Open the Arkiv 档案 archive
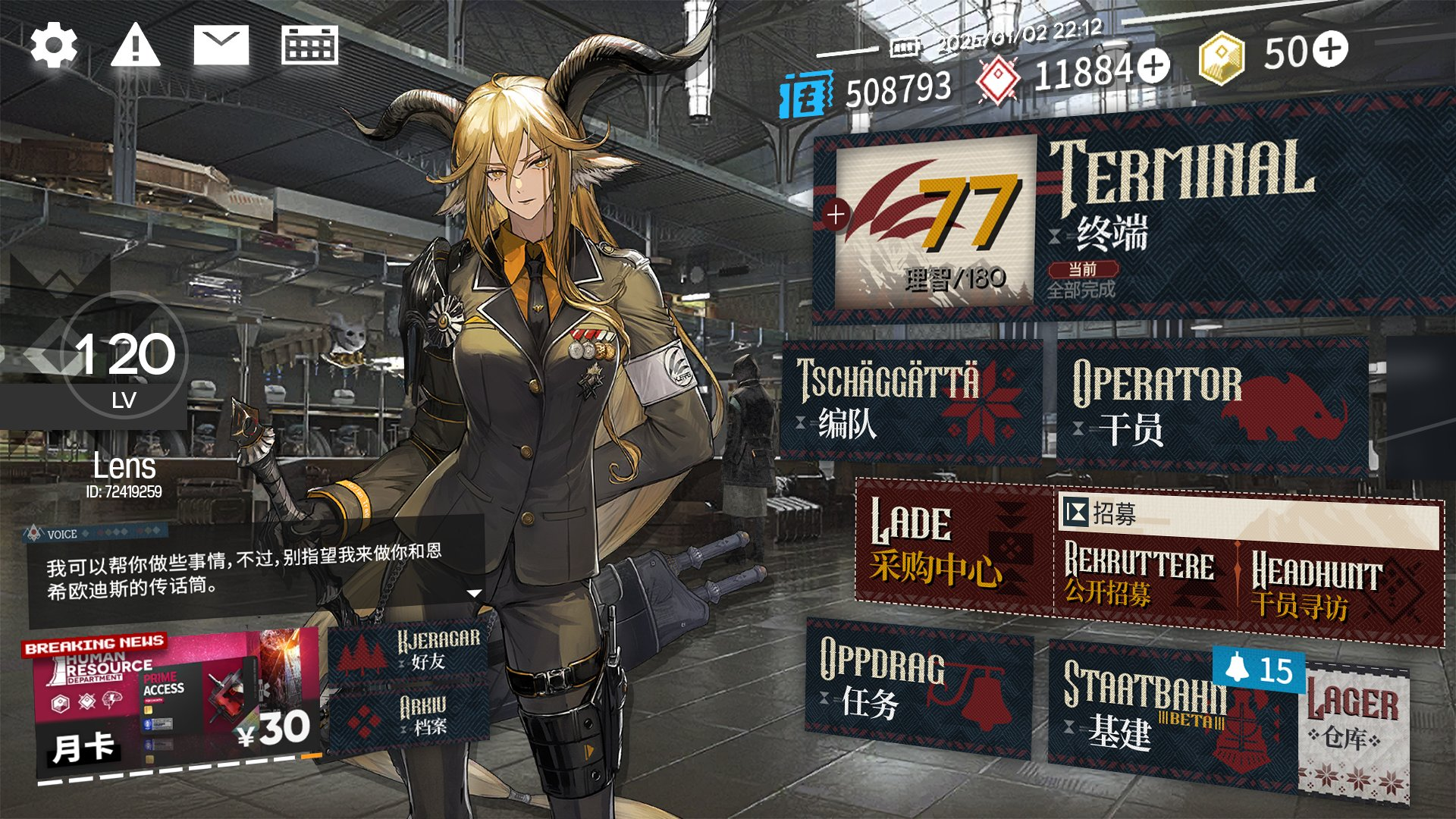 pos(409,717)
